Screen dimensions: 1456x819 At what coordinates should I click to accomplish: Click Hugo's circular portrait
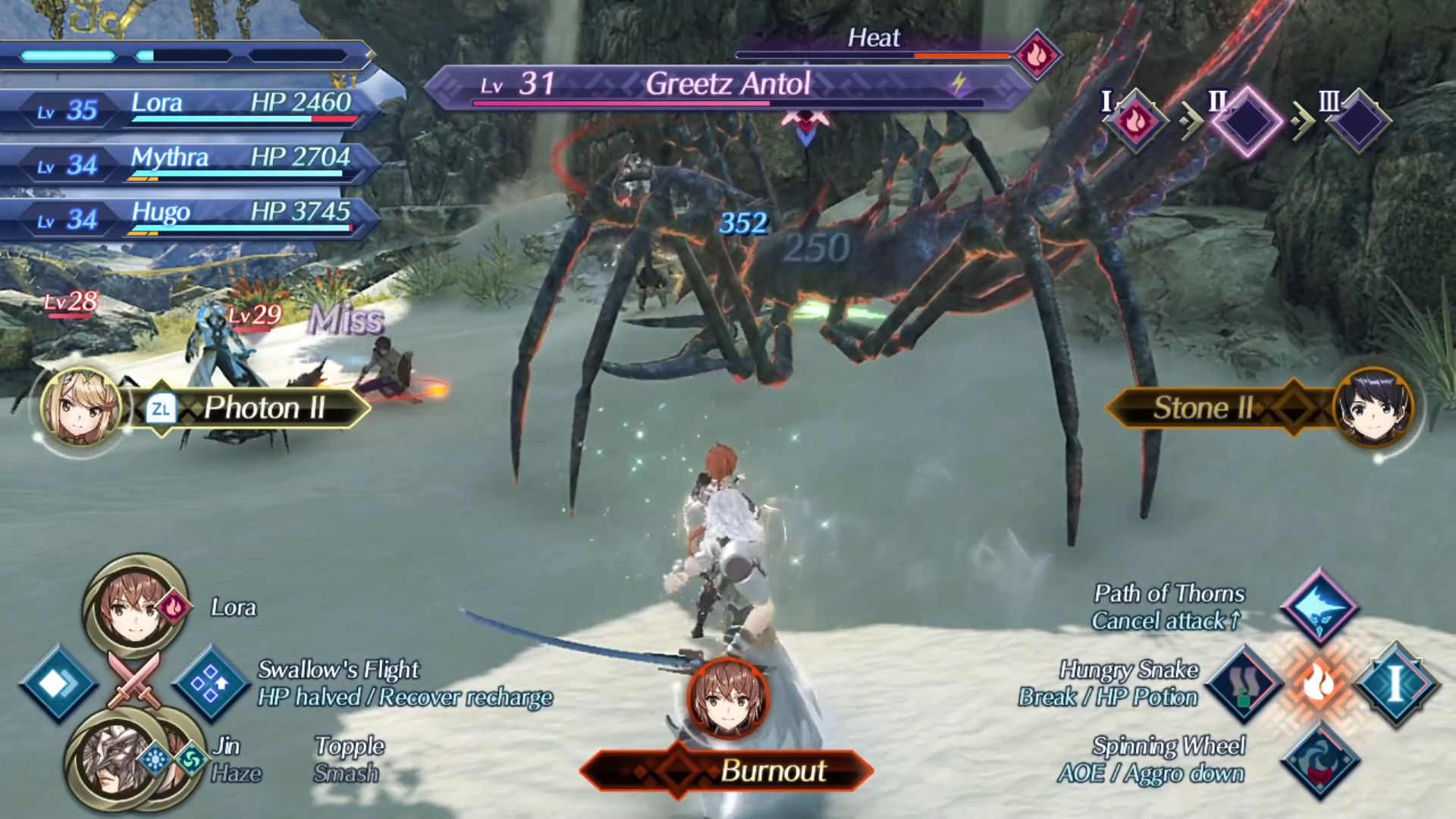pos(1373,409)
